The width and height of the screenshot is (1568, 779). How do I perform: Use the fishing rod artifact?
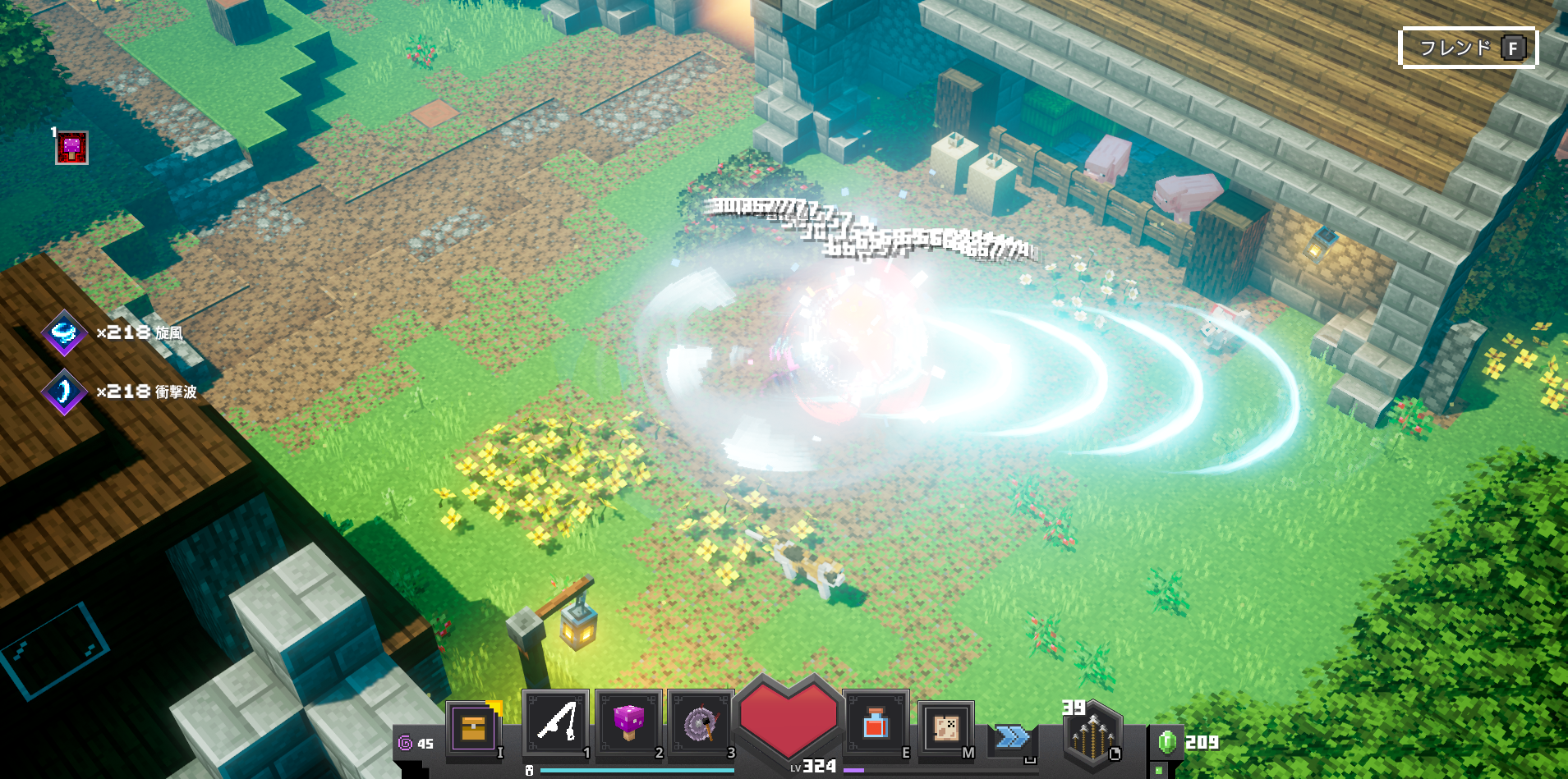click(555, 723)
